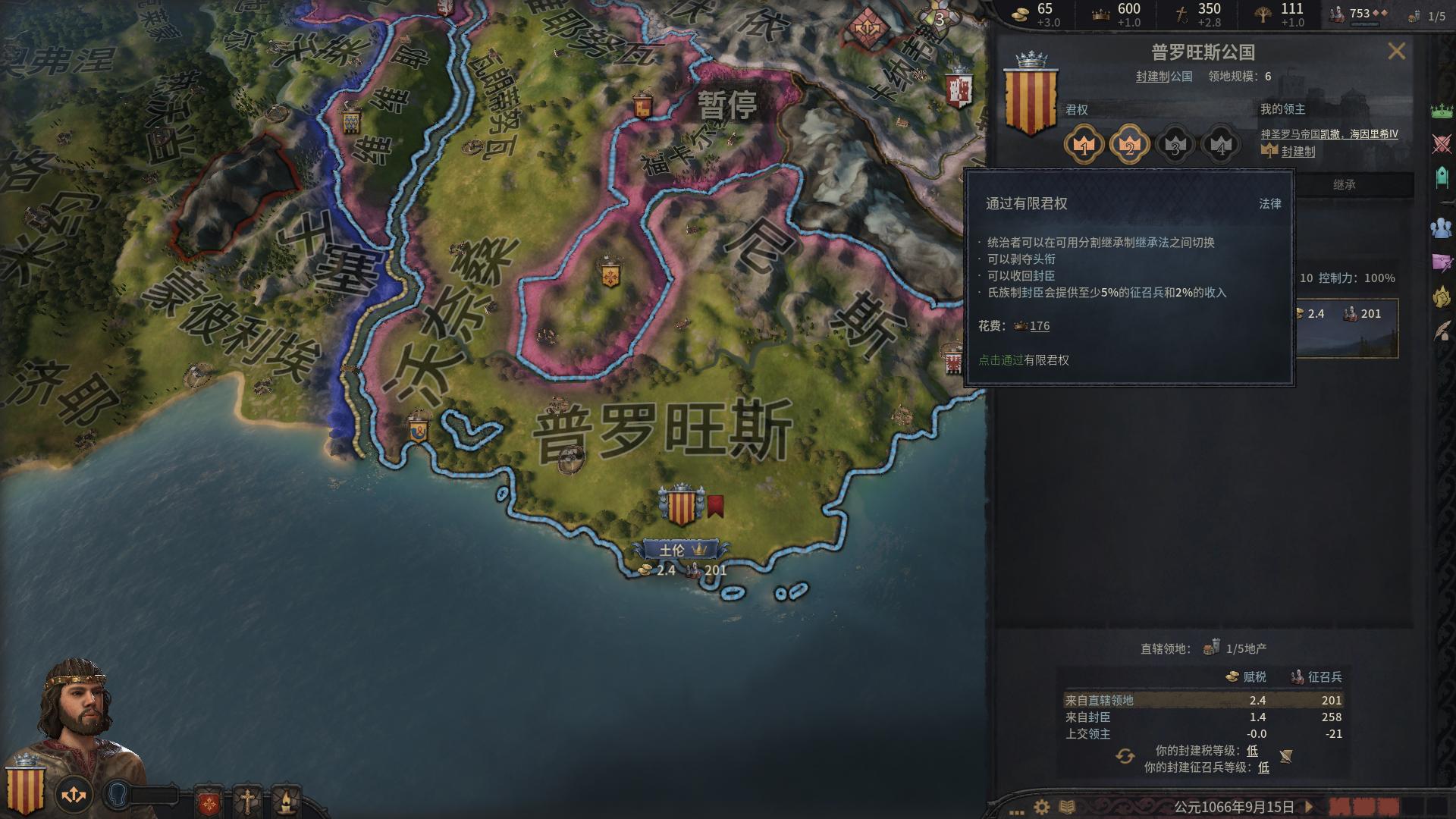The height and width of the screenshot is (819, 1456).
Task: Open the lifestyle panel with candle icon
Action: (x=288, y=800)
